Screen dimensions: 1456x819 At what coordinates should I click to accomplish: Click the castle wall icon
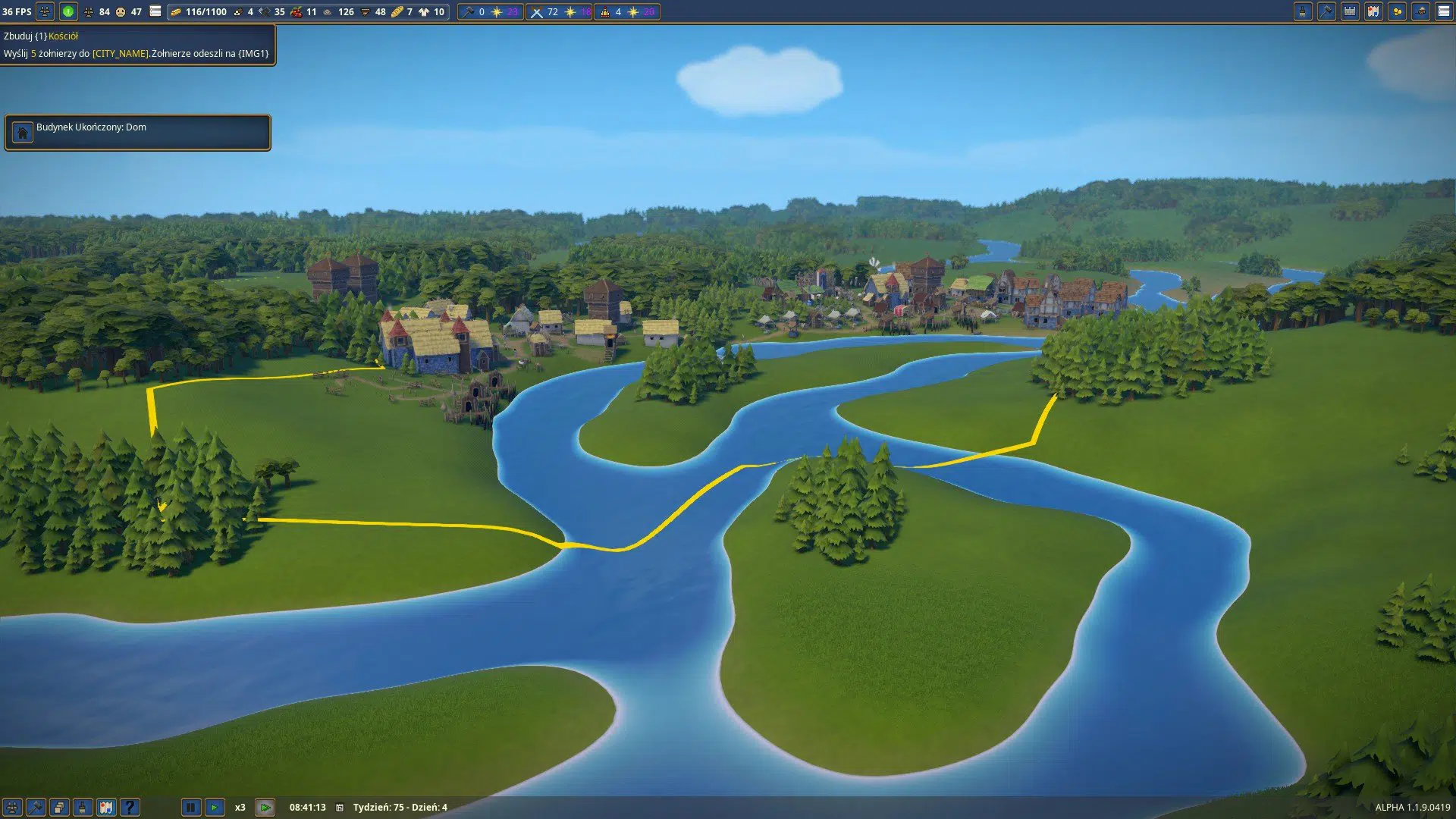[1350, 11]
